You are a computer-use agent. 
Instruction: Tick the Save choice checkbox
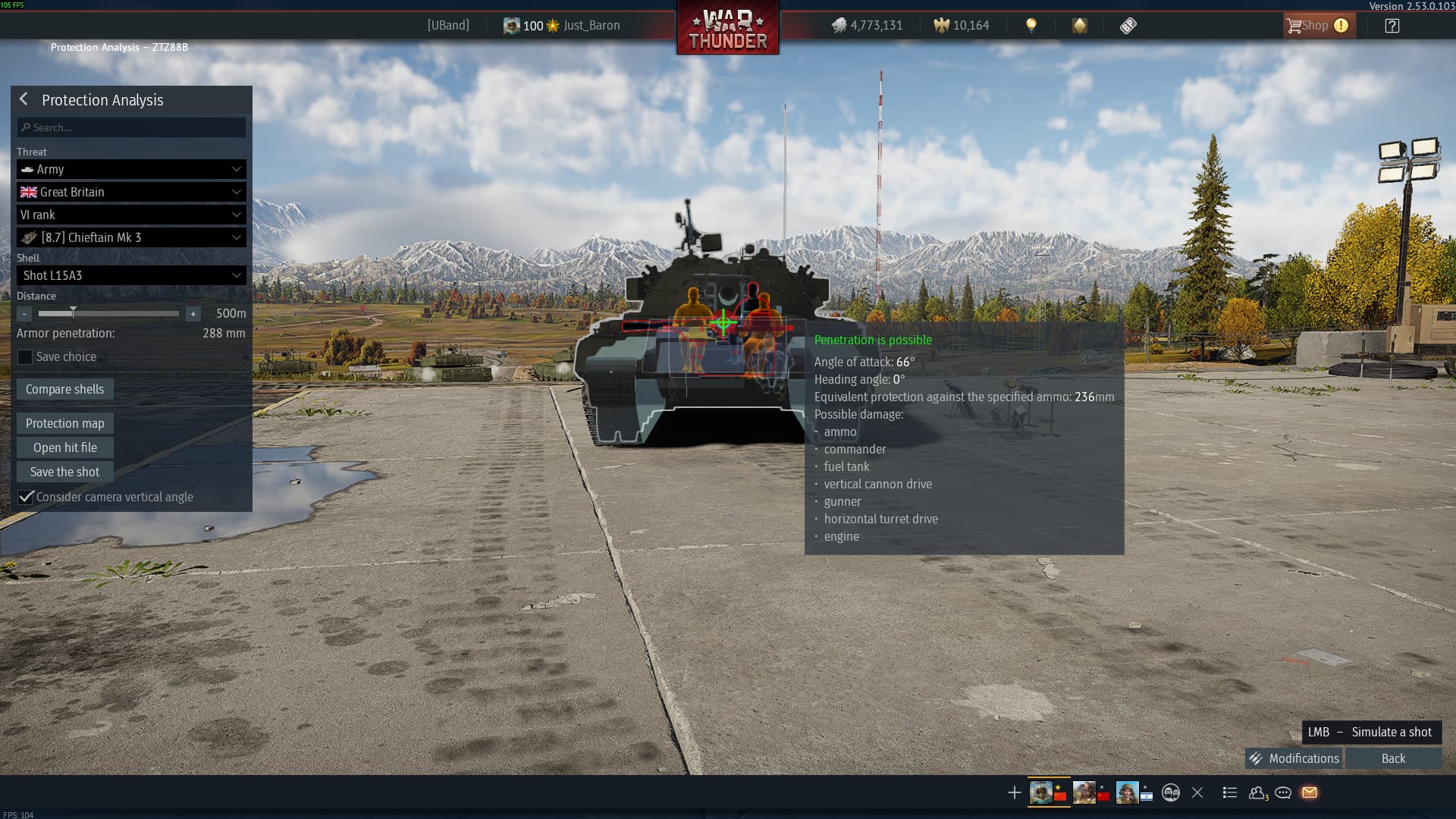26,357
